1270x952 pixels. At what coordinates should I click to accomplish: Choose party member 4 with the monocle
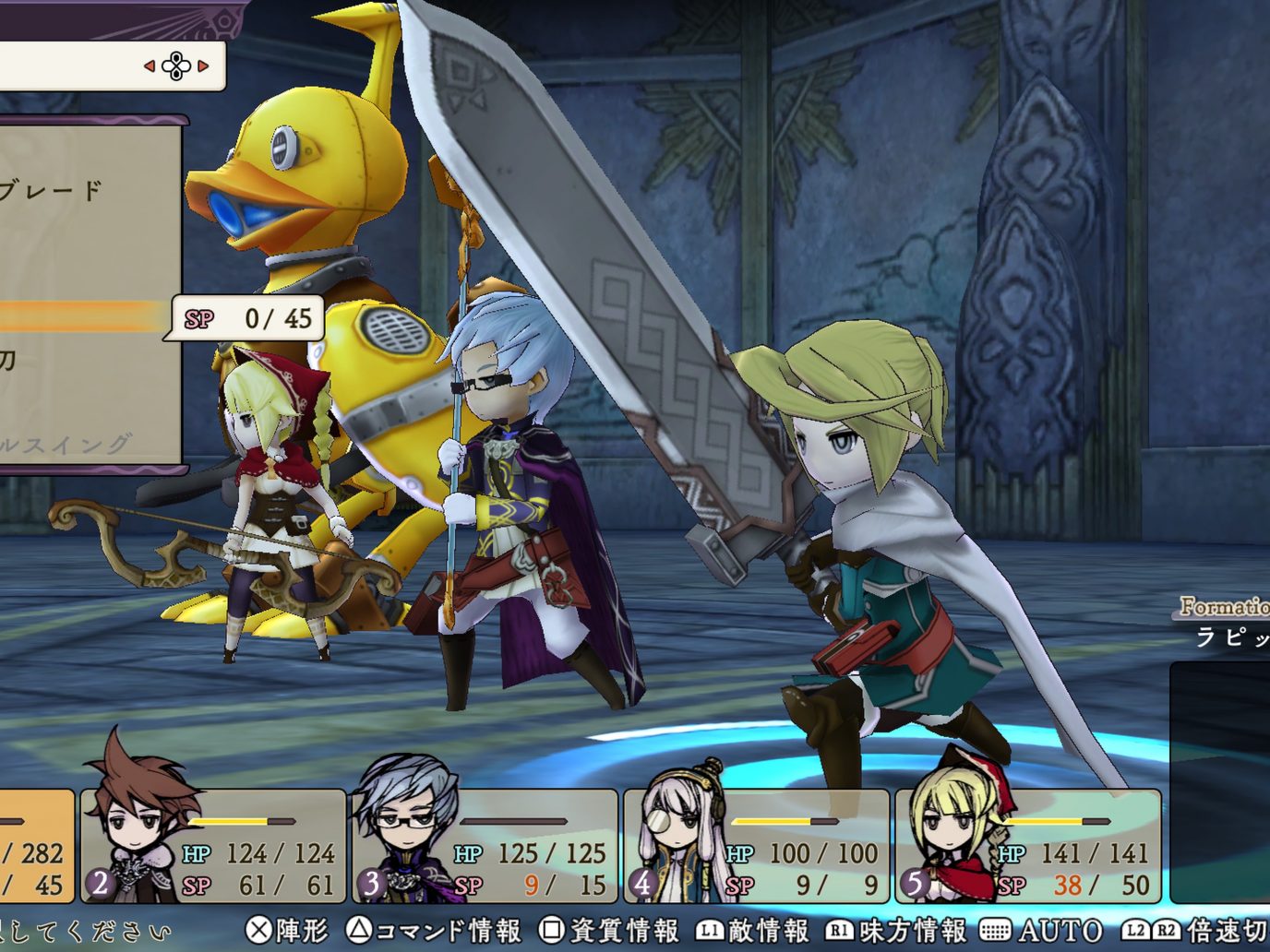pyautogui.click(x=756, y=846)
